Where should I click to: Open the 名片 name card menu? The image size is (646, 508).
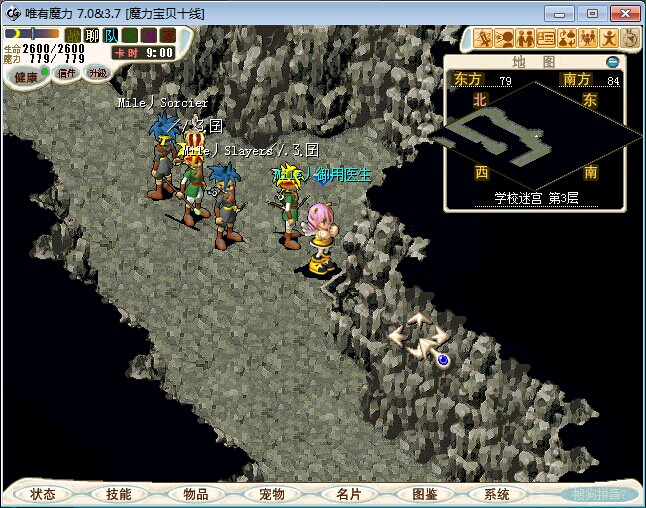tap(347, 494)
